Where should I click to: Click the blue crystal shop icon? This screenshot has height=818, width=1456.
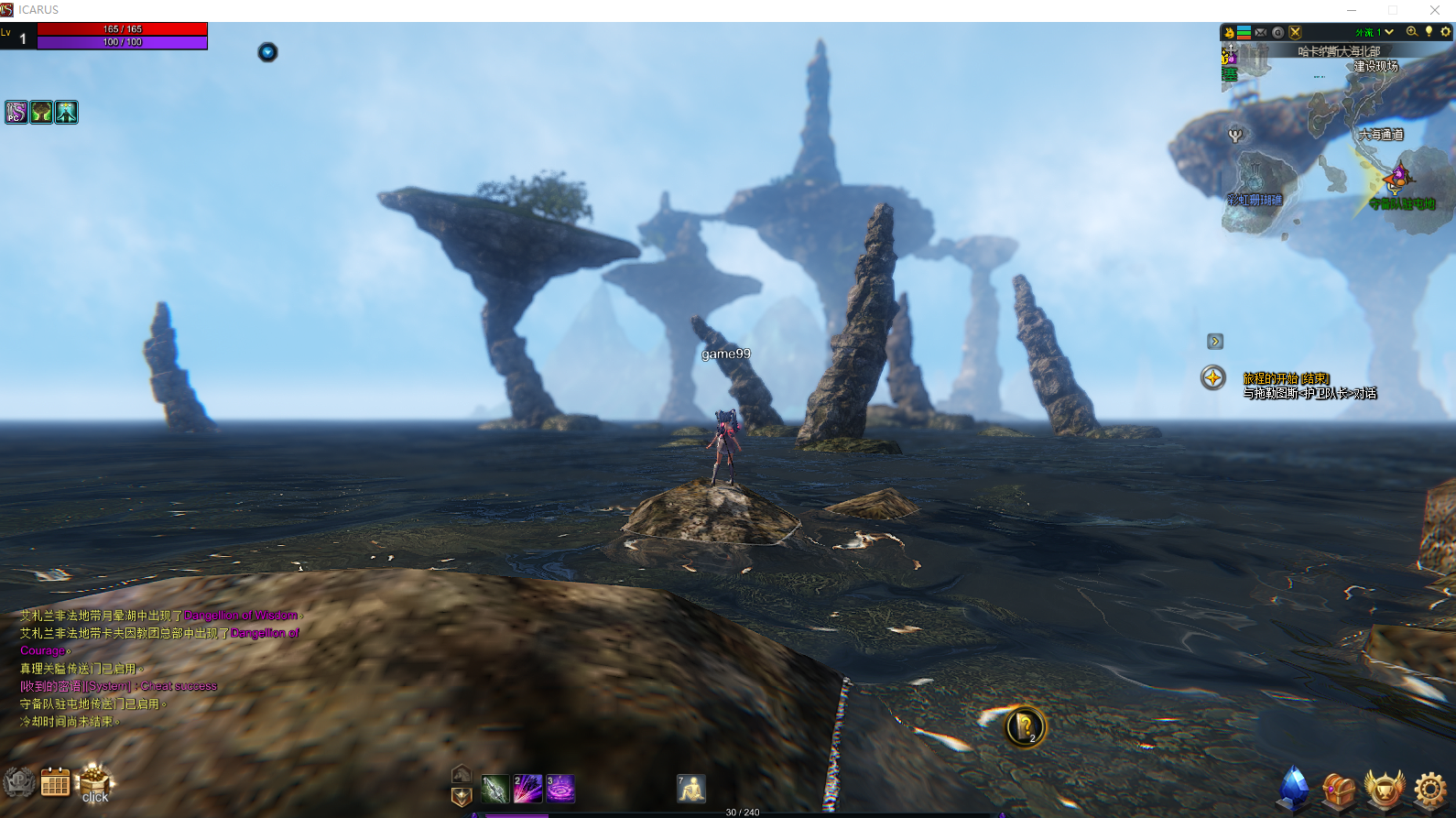1293,788
